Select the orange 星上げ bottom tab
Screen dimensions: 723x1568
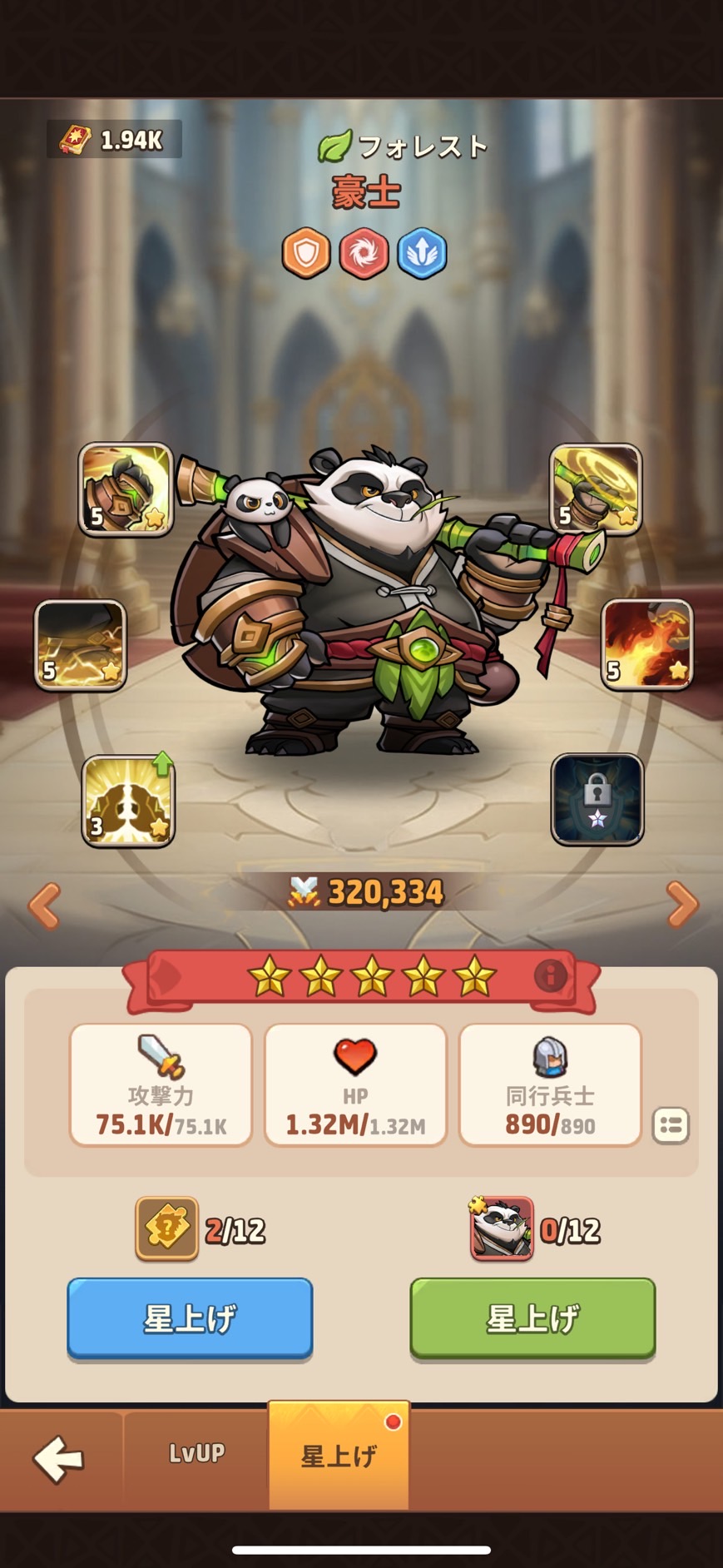339,1455
